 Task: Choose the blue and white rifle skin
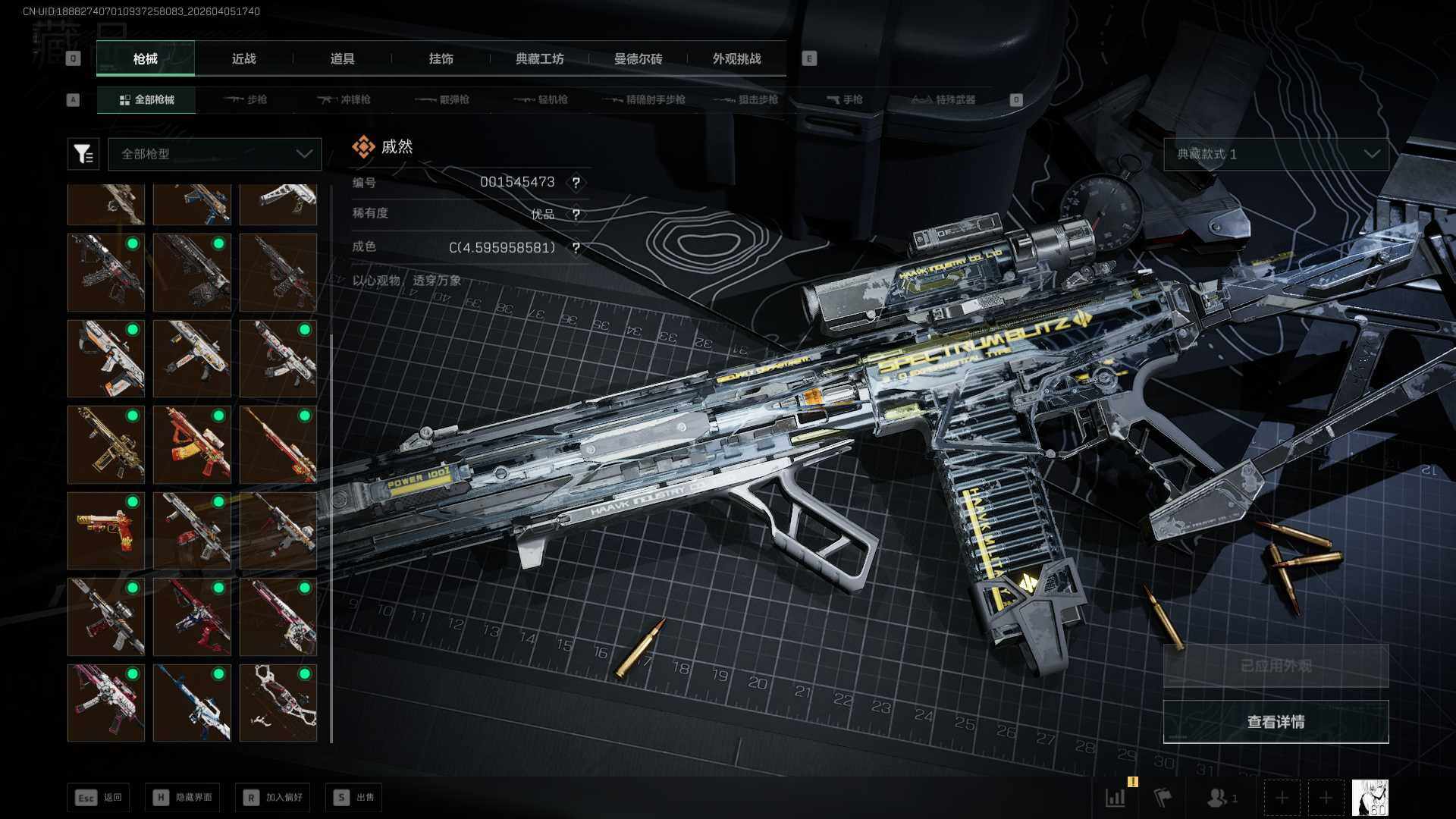tap(192, 702)
